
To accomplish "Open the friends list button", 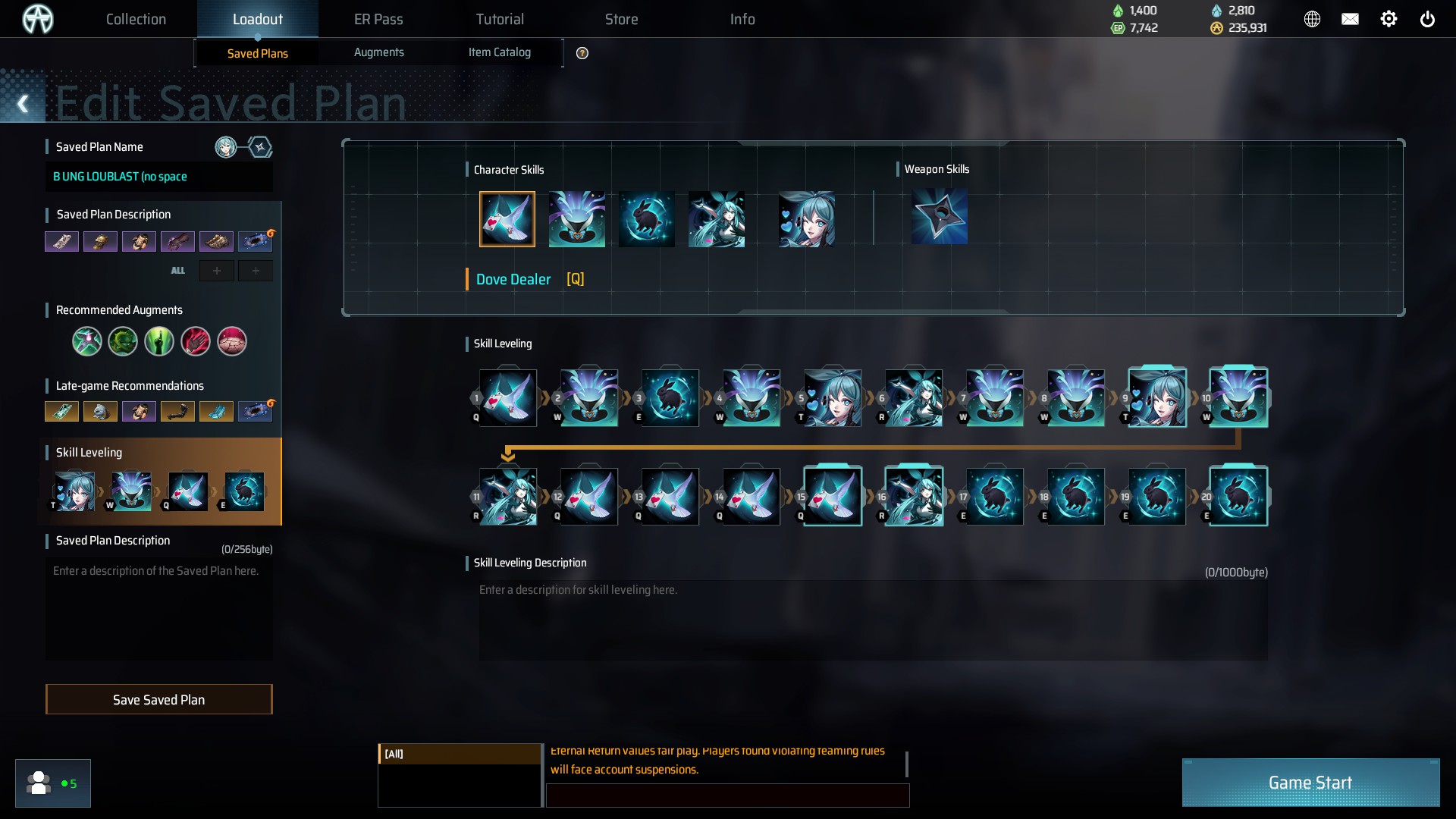I will tap(52, 783).
